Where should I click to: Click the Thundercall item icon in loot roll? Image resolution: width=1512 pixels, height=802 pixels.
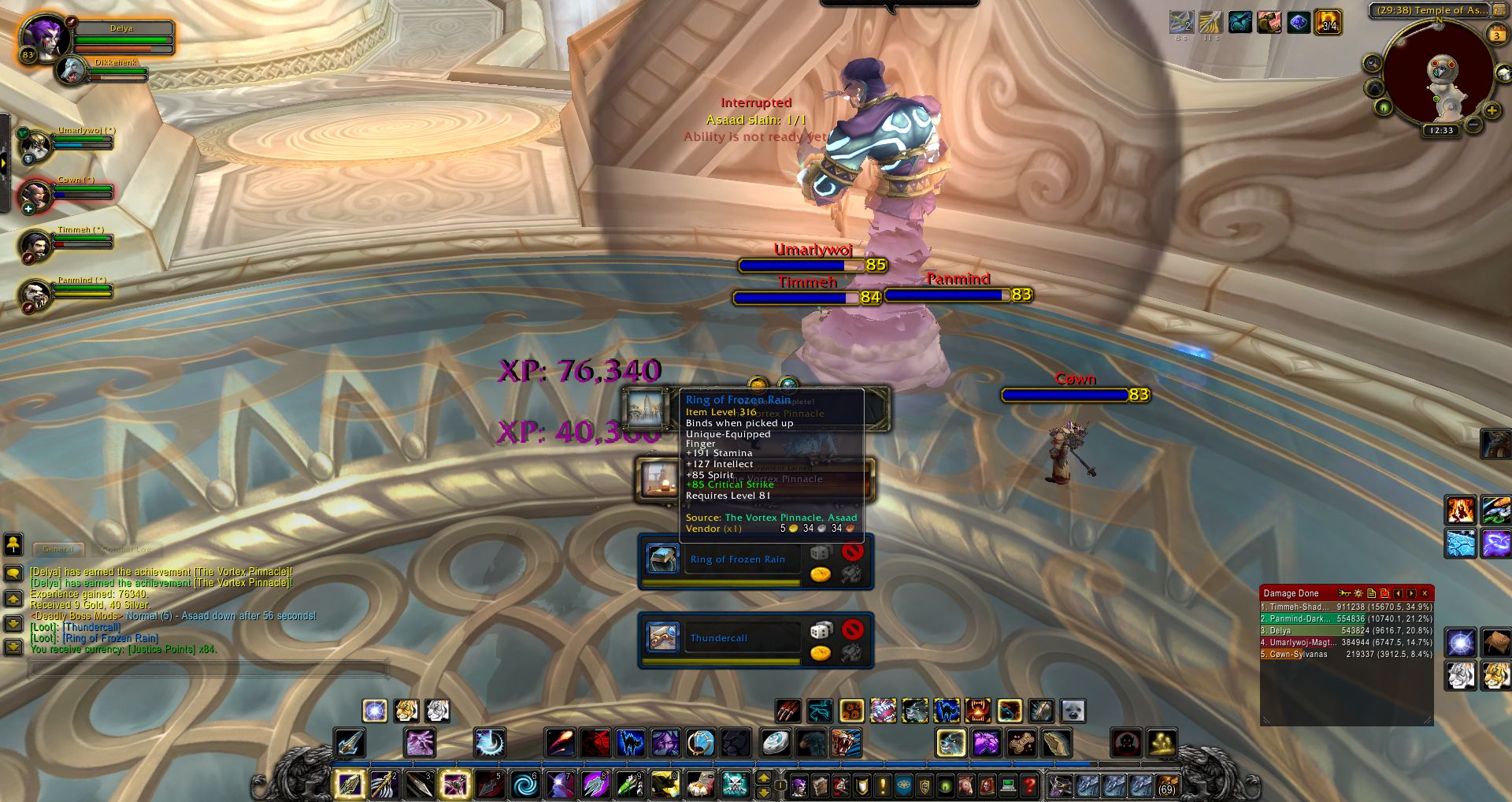(x=662, y=637)
